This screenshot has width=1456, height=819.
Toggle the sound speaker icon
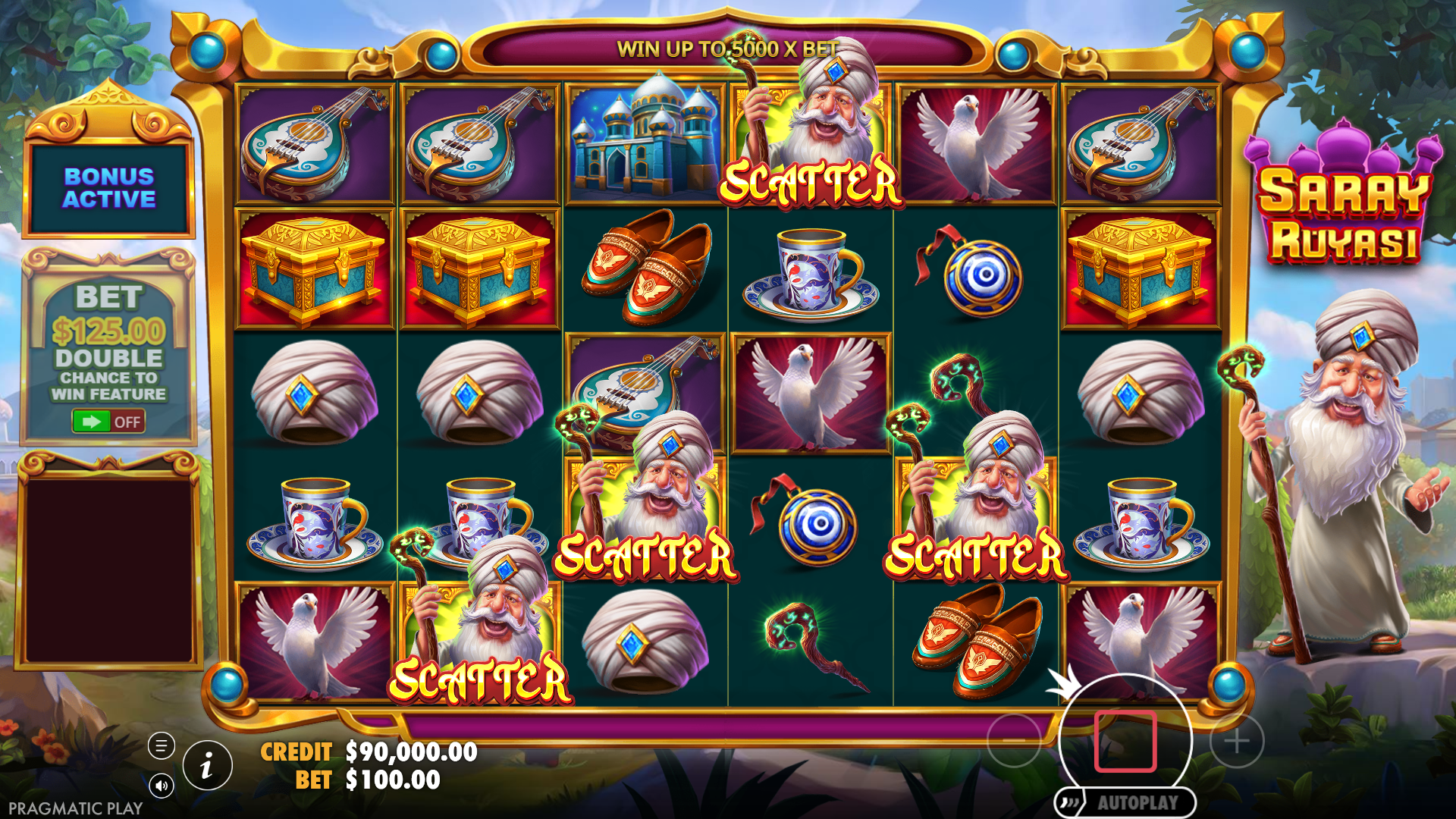[161, 786]
